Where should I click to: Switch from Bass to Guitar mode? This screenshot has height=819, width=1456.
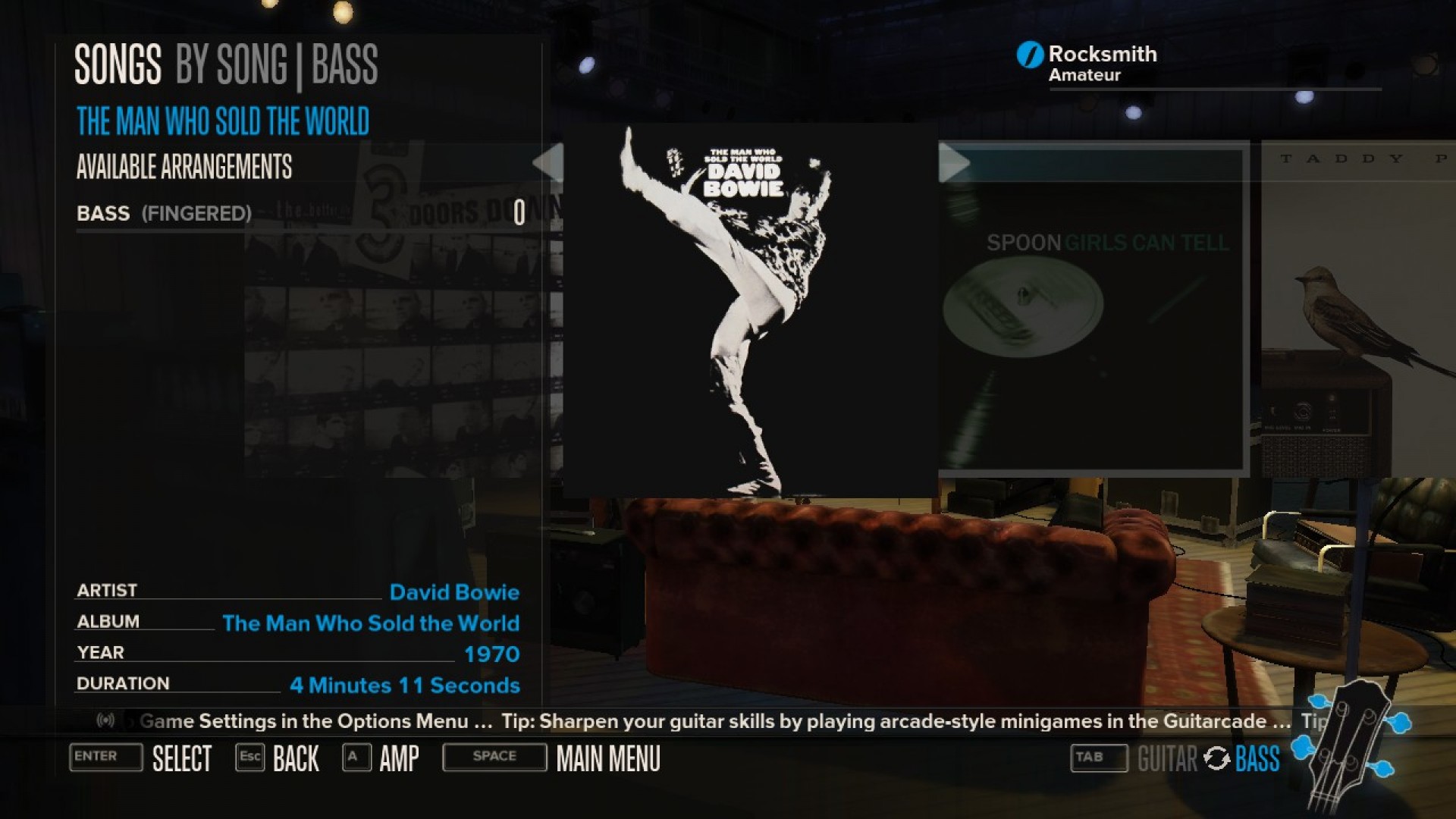pos(1166,758)
